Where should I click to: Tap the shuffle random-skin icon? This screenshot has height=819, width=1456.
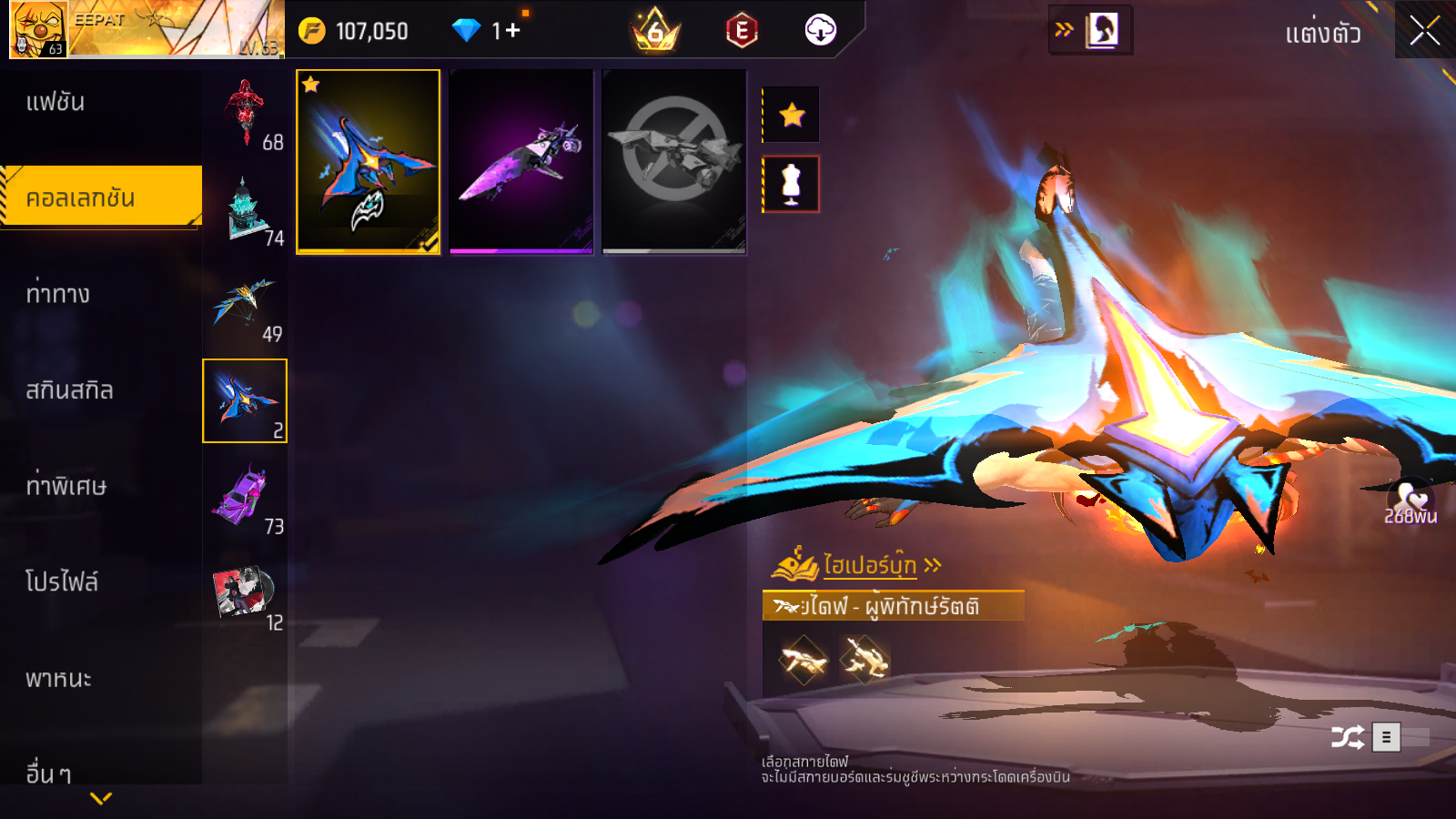tap(1347, 737)
